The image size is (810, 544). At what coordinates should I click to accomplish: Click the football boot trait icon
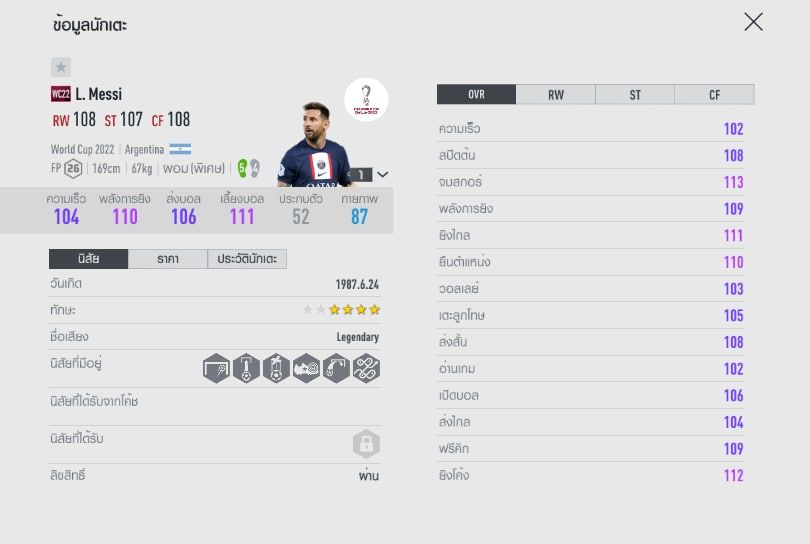[x=305, y=368]
